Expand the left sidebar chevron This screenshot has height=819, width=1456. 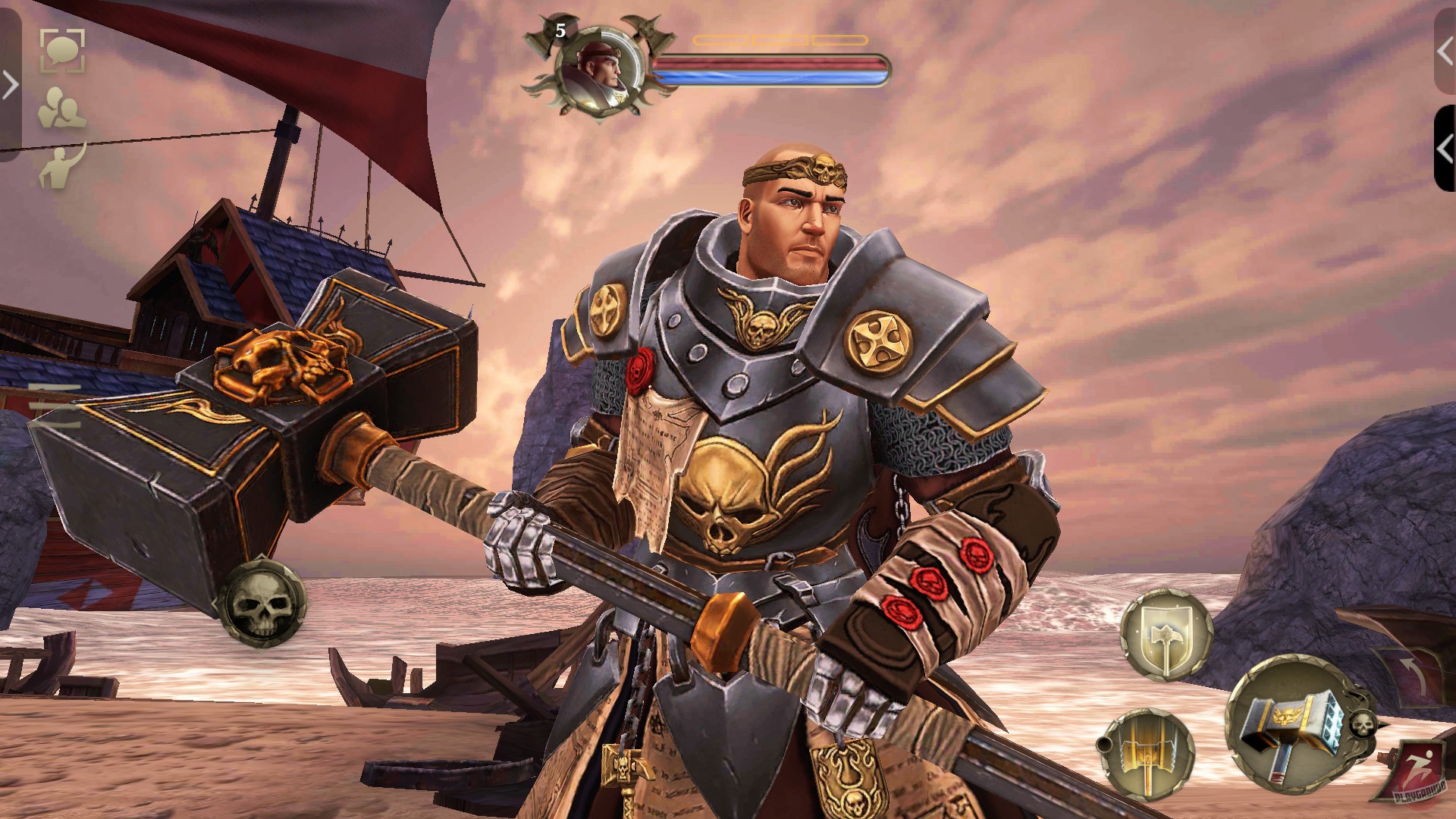(11, 86)
